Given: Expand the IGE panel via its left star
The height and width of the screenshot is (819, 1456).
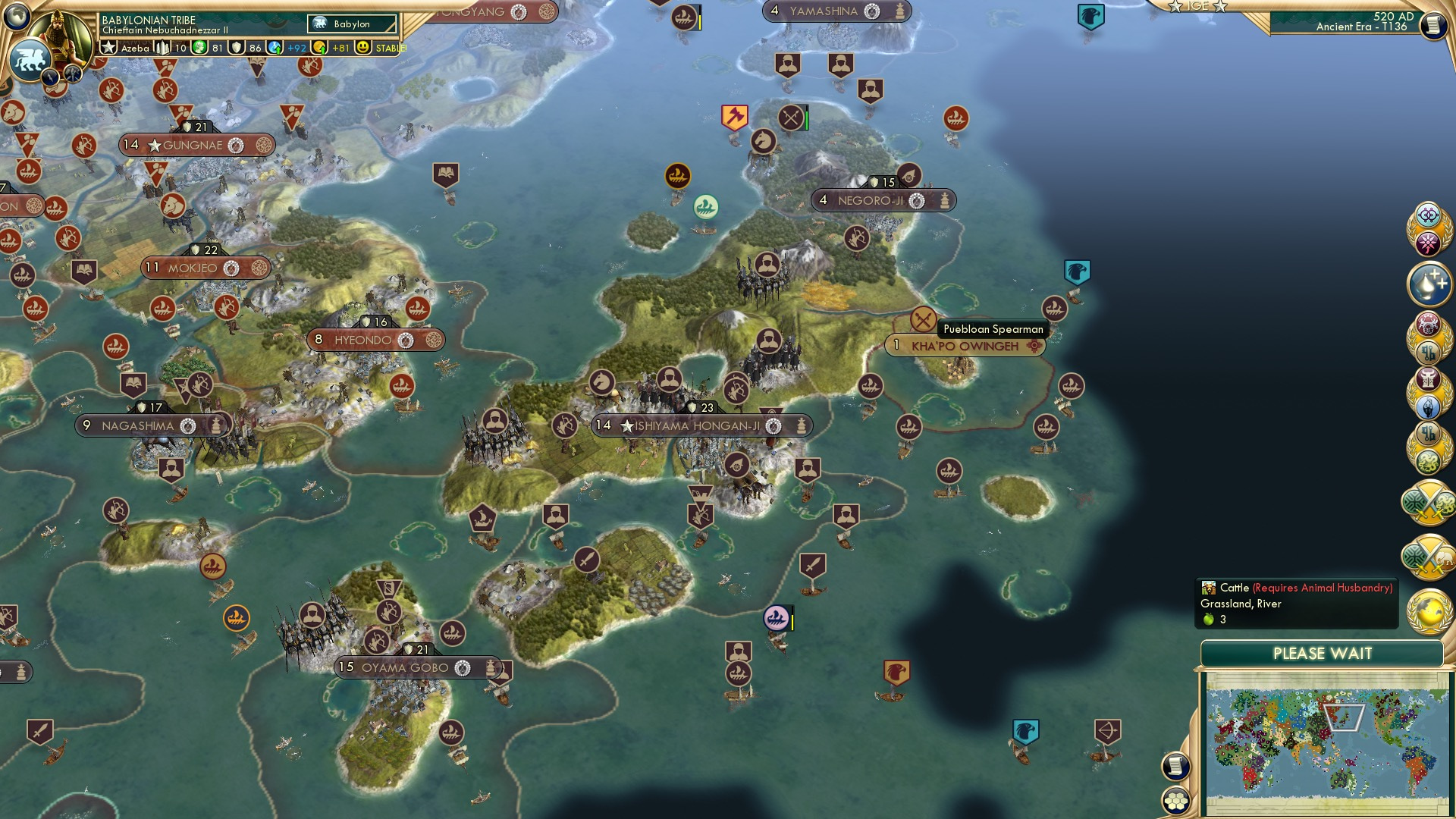Looking at the screenshot, I should coord(1175,7).
